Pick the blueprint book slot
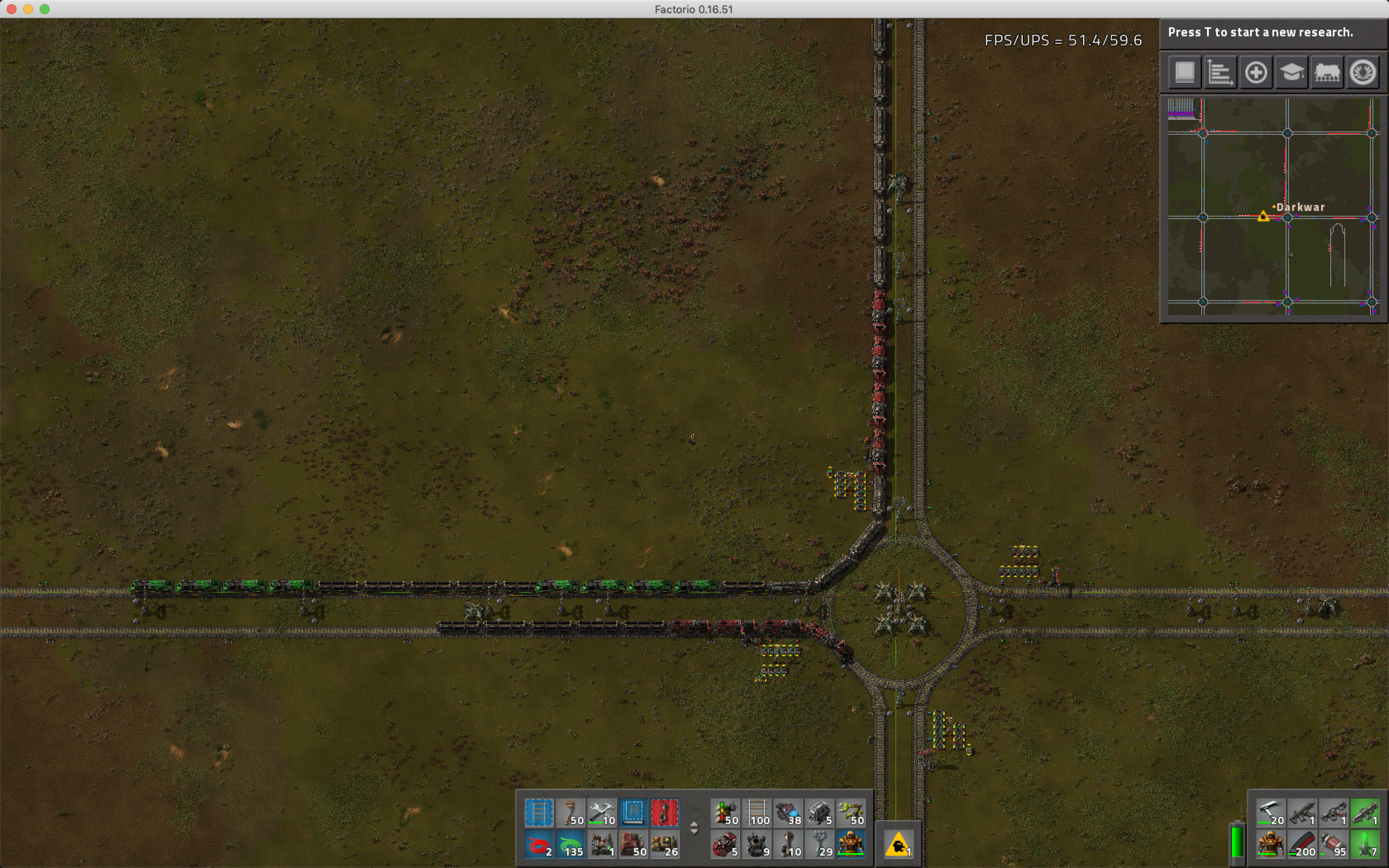The width and height of the screenshot is (1389, 868). click(633, 813)
